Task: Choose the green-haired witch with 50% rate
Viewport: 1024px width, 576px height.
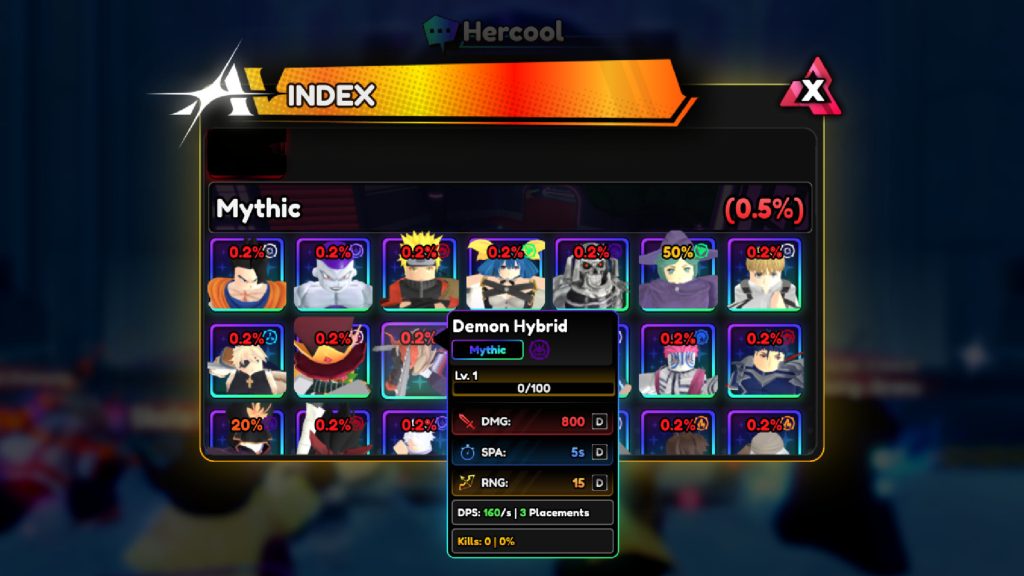Action: tap(678, 274)
